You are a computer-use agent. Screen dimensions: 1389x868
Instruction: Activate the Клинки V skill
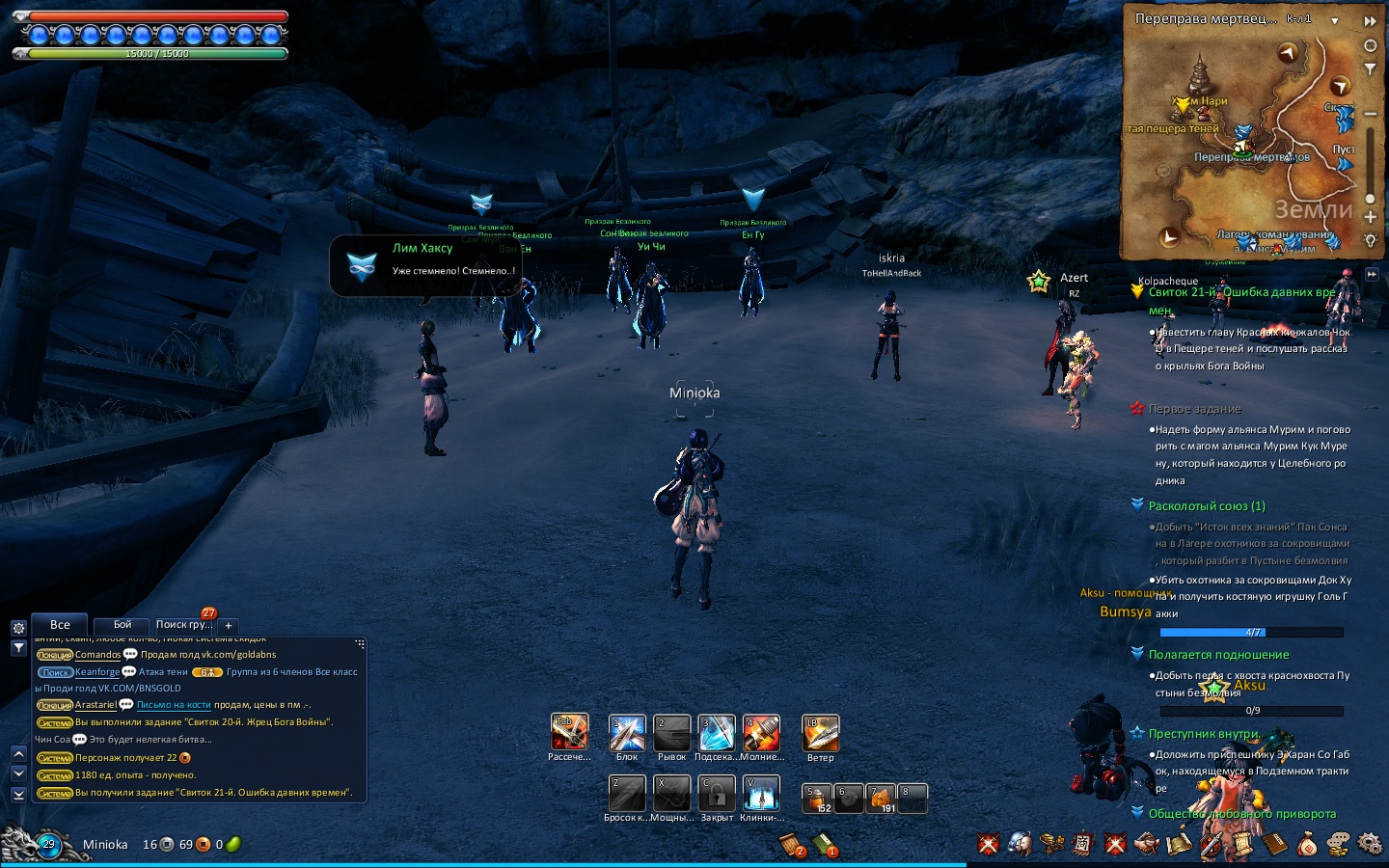pos(761,794)
